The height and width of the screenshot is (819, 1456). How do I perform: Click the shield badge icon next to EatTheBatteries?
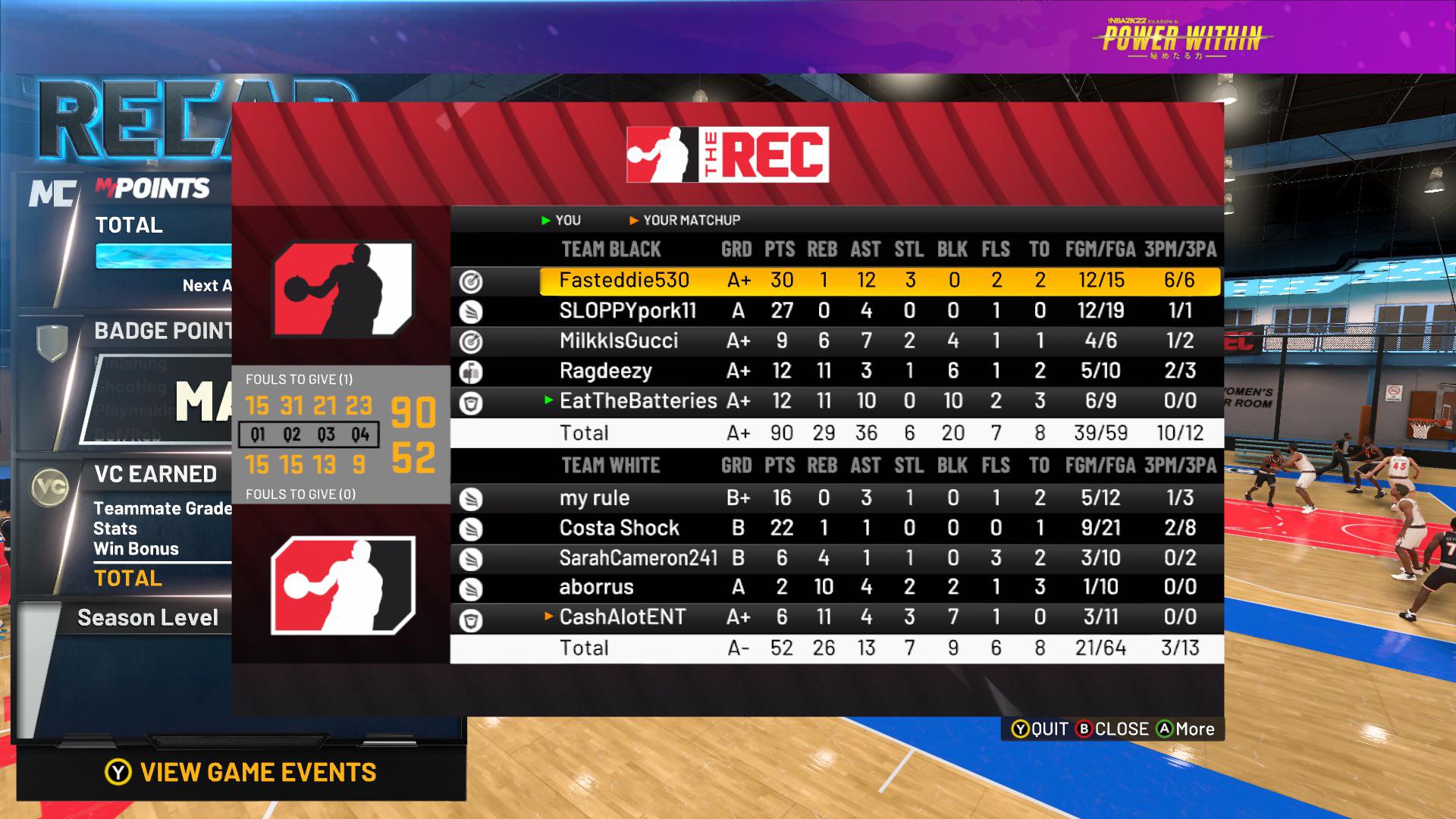coord(470,402)
